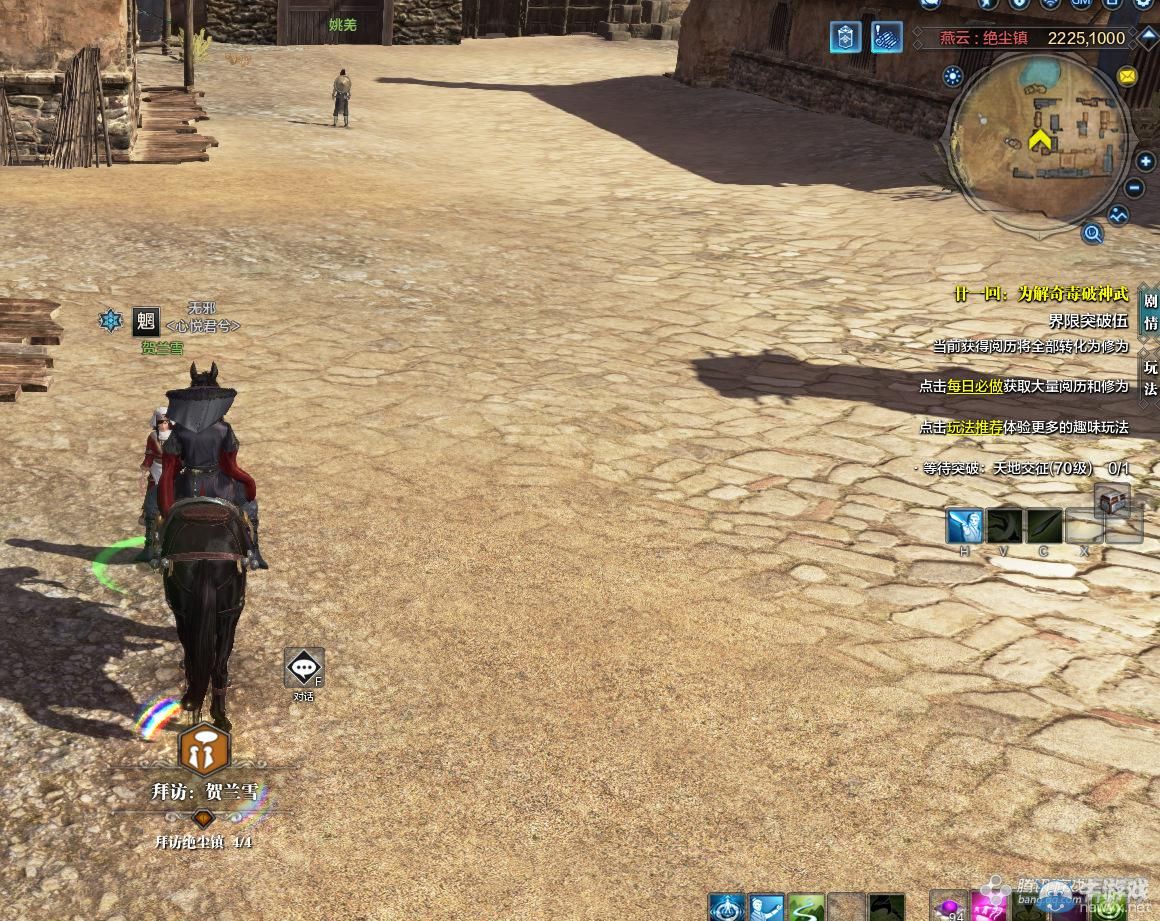Switch to the 剧情 story tab
Viewport: 1160px width, 921px height.
coord(1150,311)
